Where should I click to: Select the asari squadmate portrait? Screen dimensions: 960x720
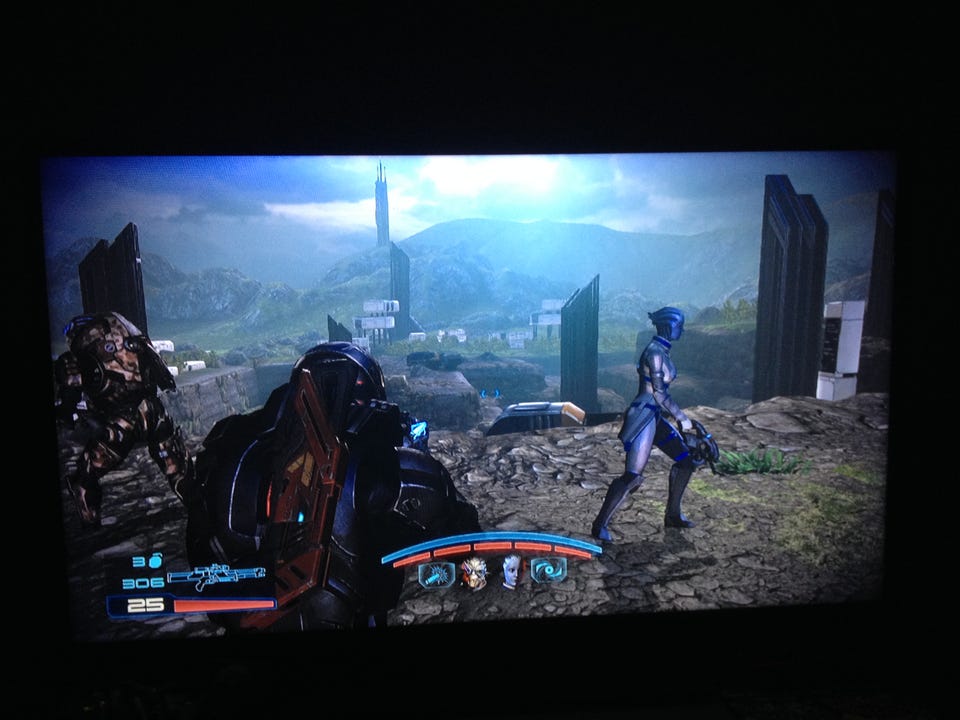coord(512,572)
